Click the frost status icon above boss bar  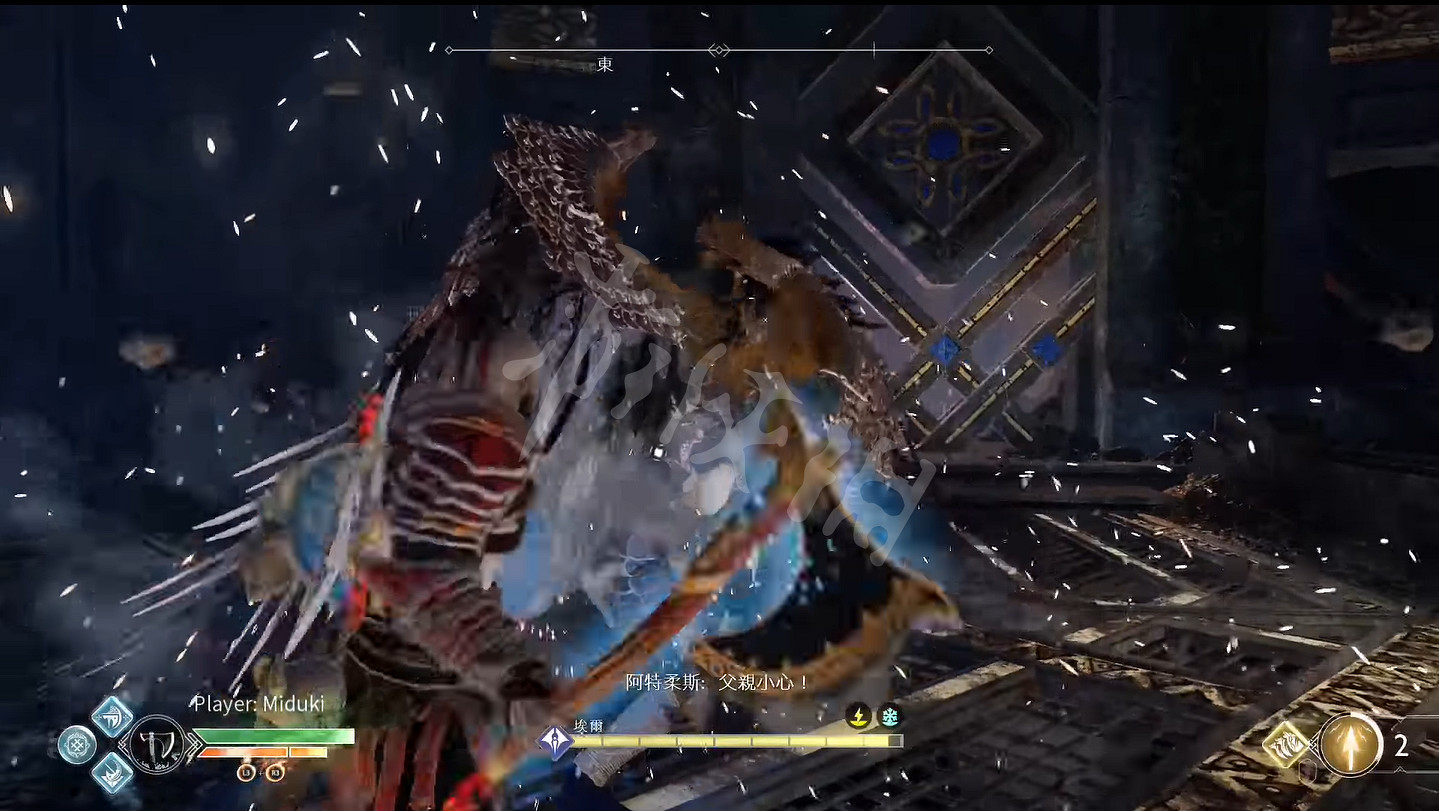(x=891, y=716)
